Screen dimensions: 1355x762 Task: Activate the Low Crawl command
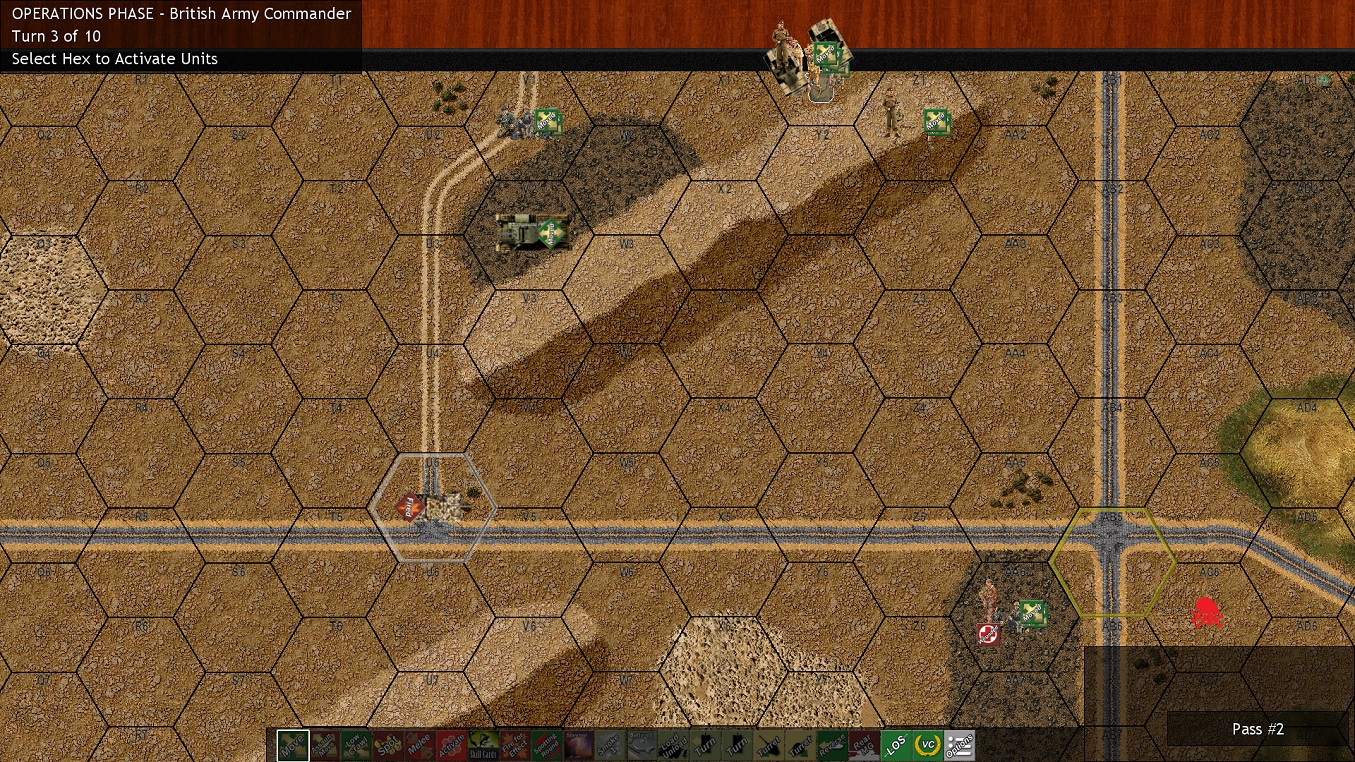pos(356,746)
